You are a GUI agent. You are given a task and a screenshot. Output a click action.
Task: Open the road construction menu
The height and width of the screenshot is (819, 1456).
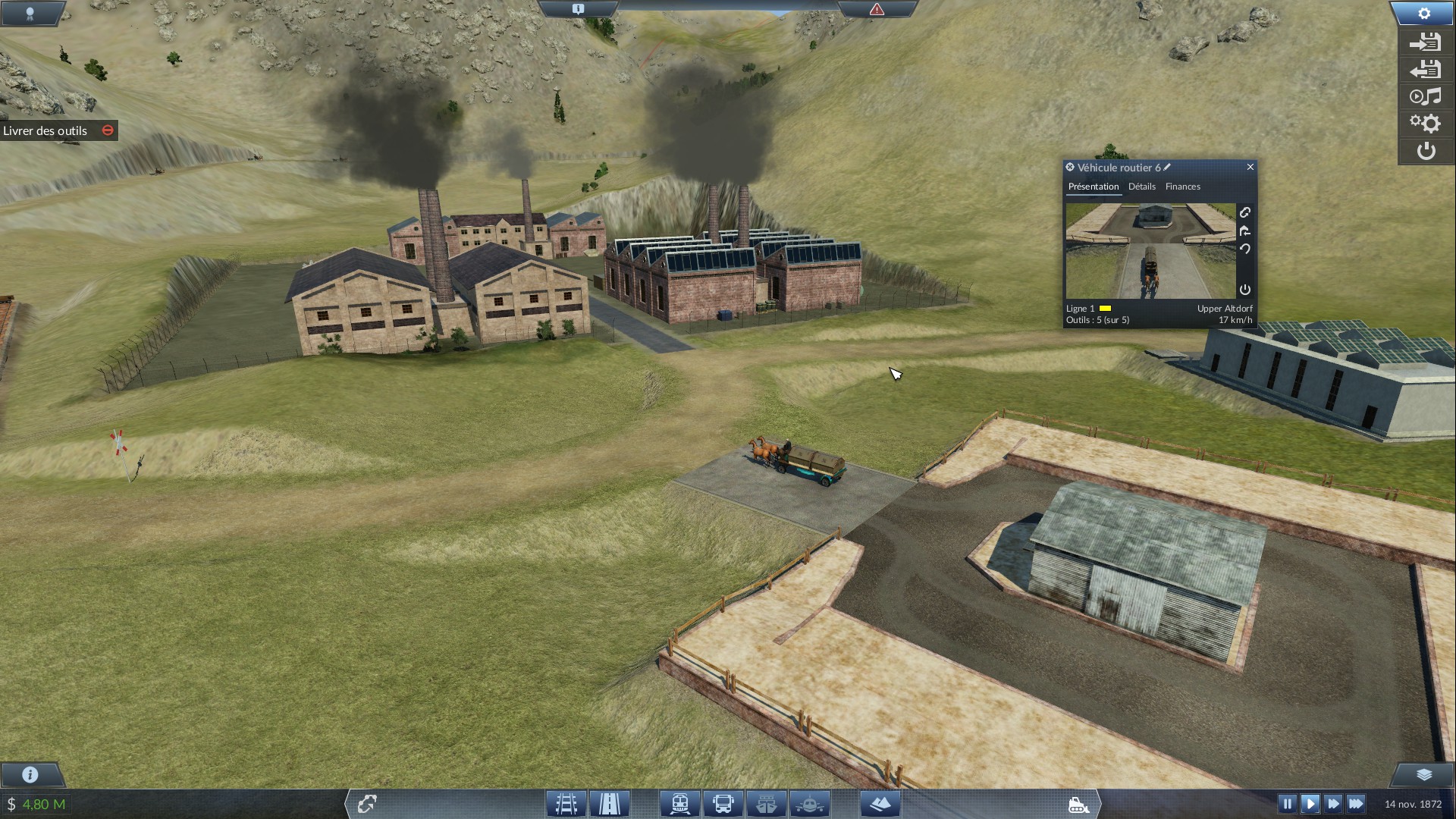tap(610, 803)
